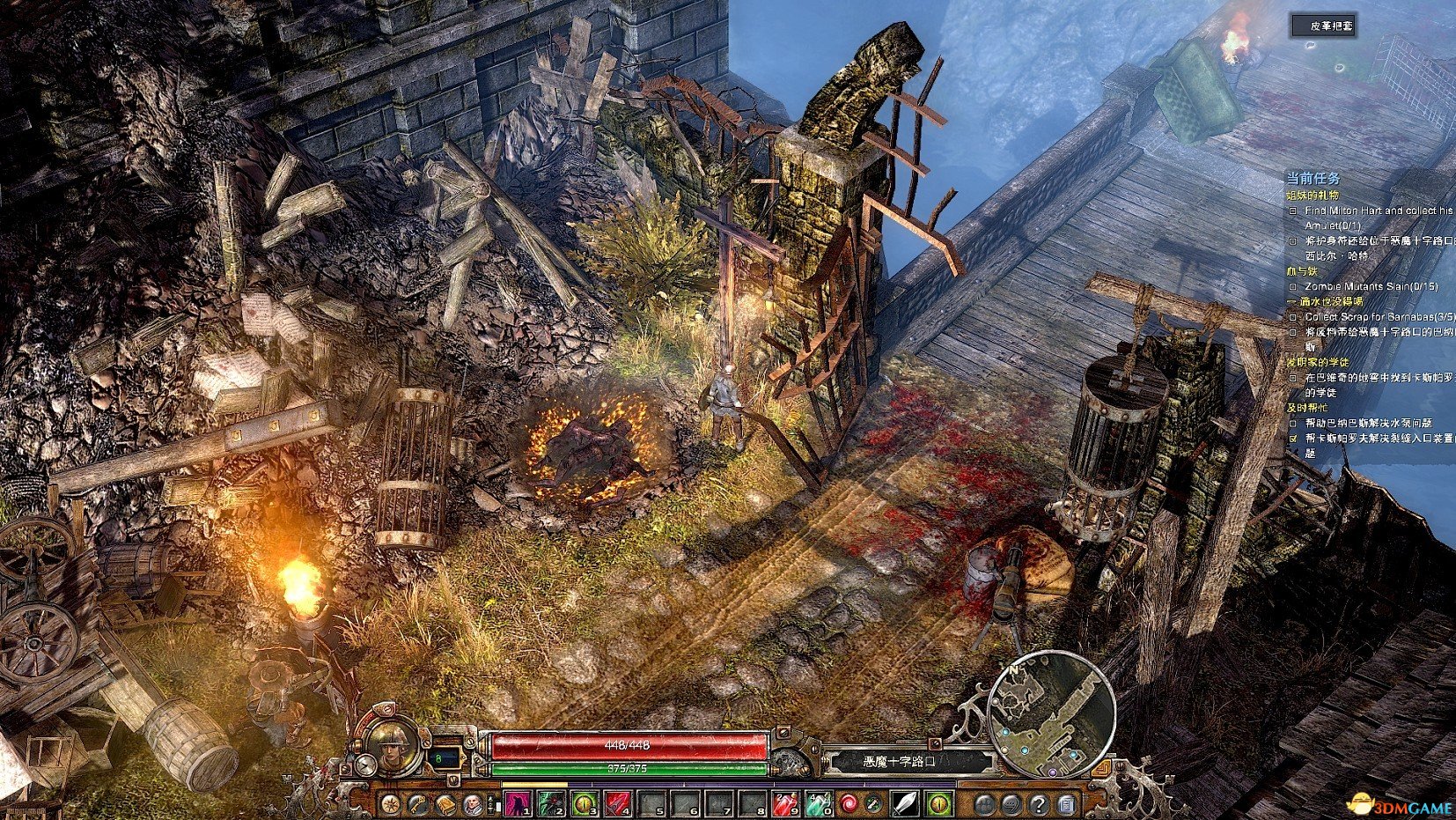Click the bald character head icon
1456x820 pixels.
point(473,804)
